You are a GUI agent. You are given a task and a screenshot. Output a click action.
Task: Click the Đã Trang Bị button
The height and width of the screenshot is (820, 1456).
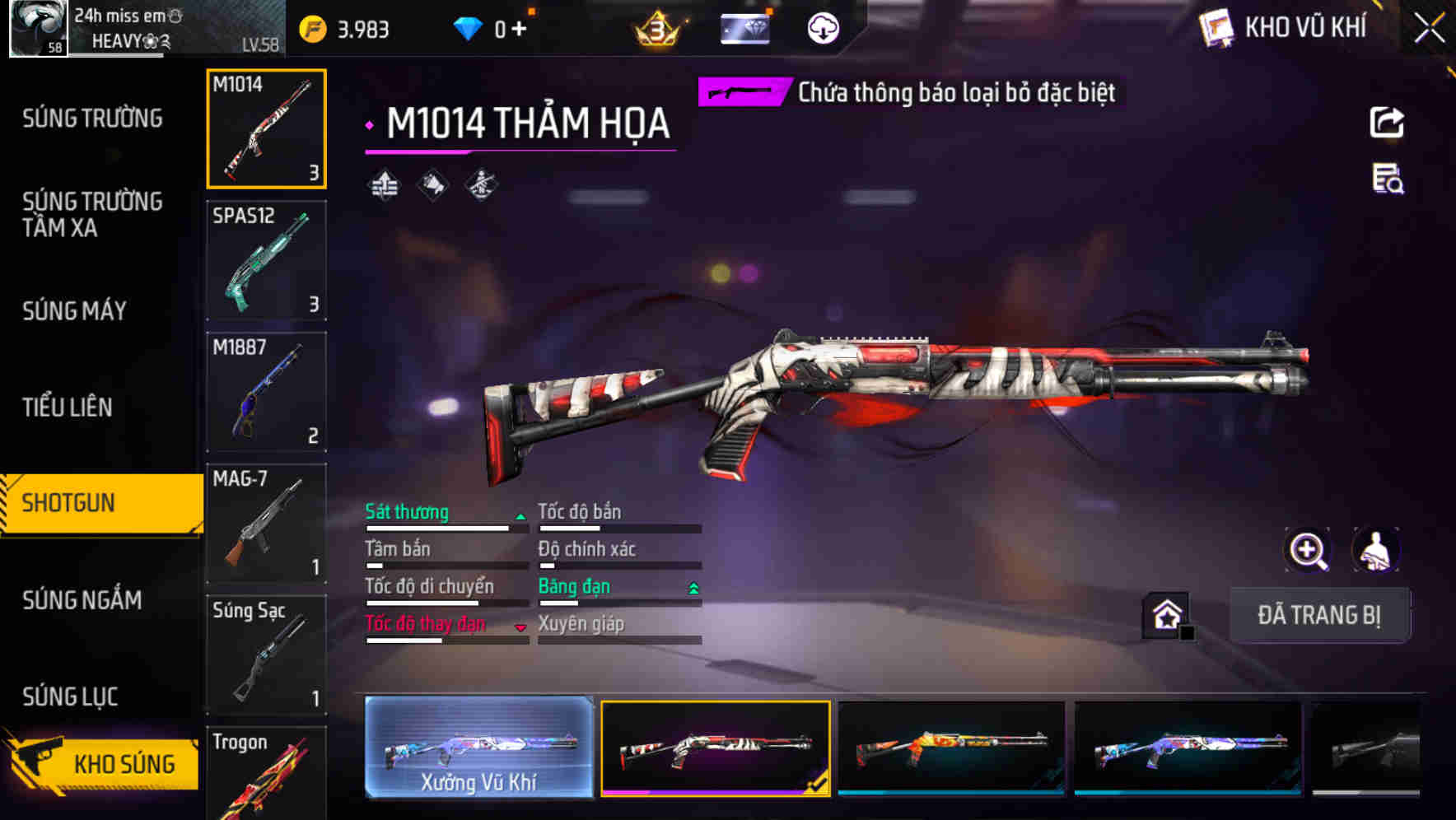pos(1318,615)
